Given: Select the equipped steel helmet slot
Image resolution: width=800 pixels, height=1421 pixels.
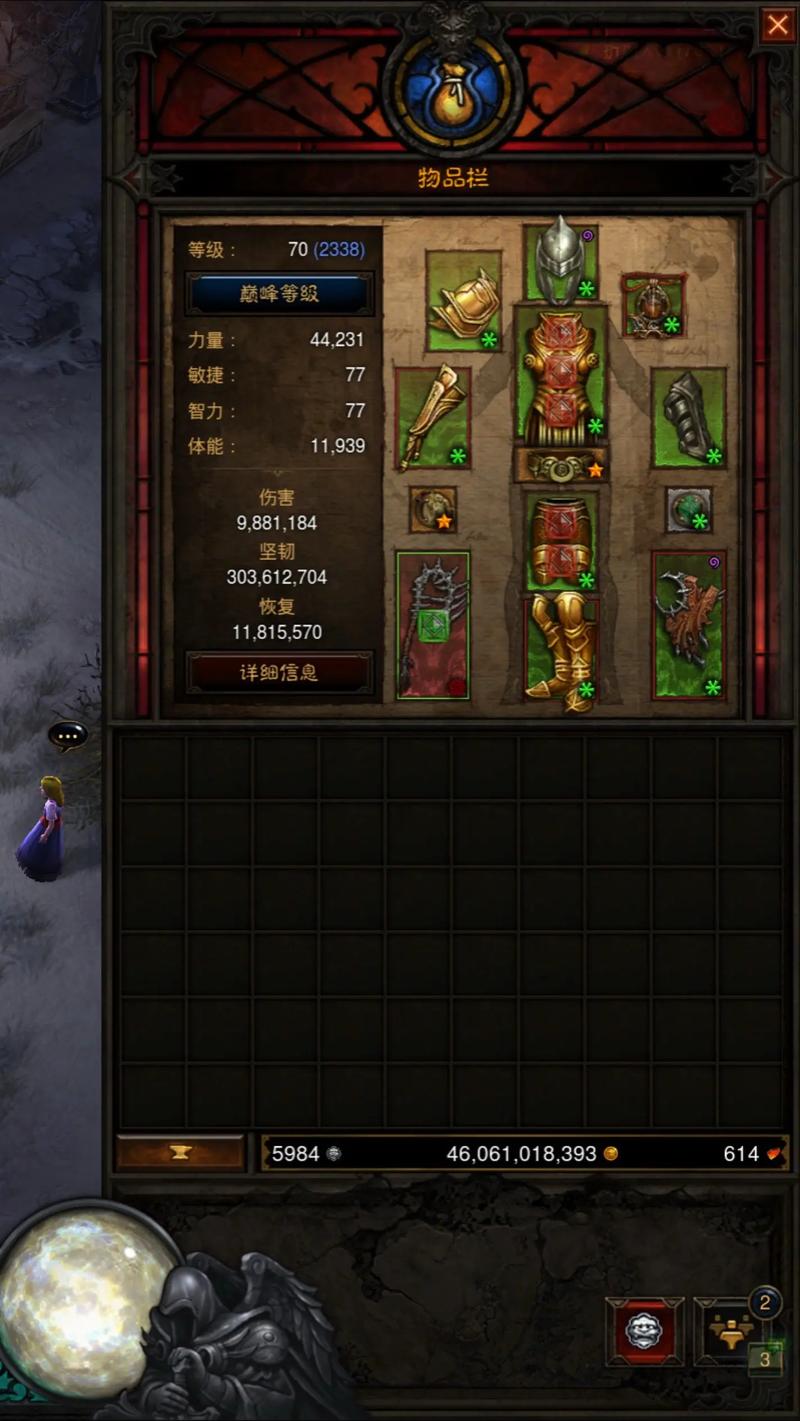Looking at the screenshot, I should [x=560, y=261].
